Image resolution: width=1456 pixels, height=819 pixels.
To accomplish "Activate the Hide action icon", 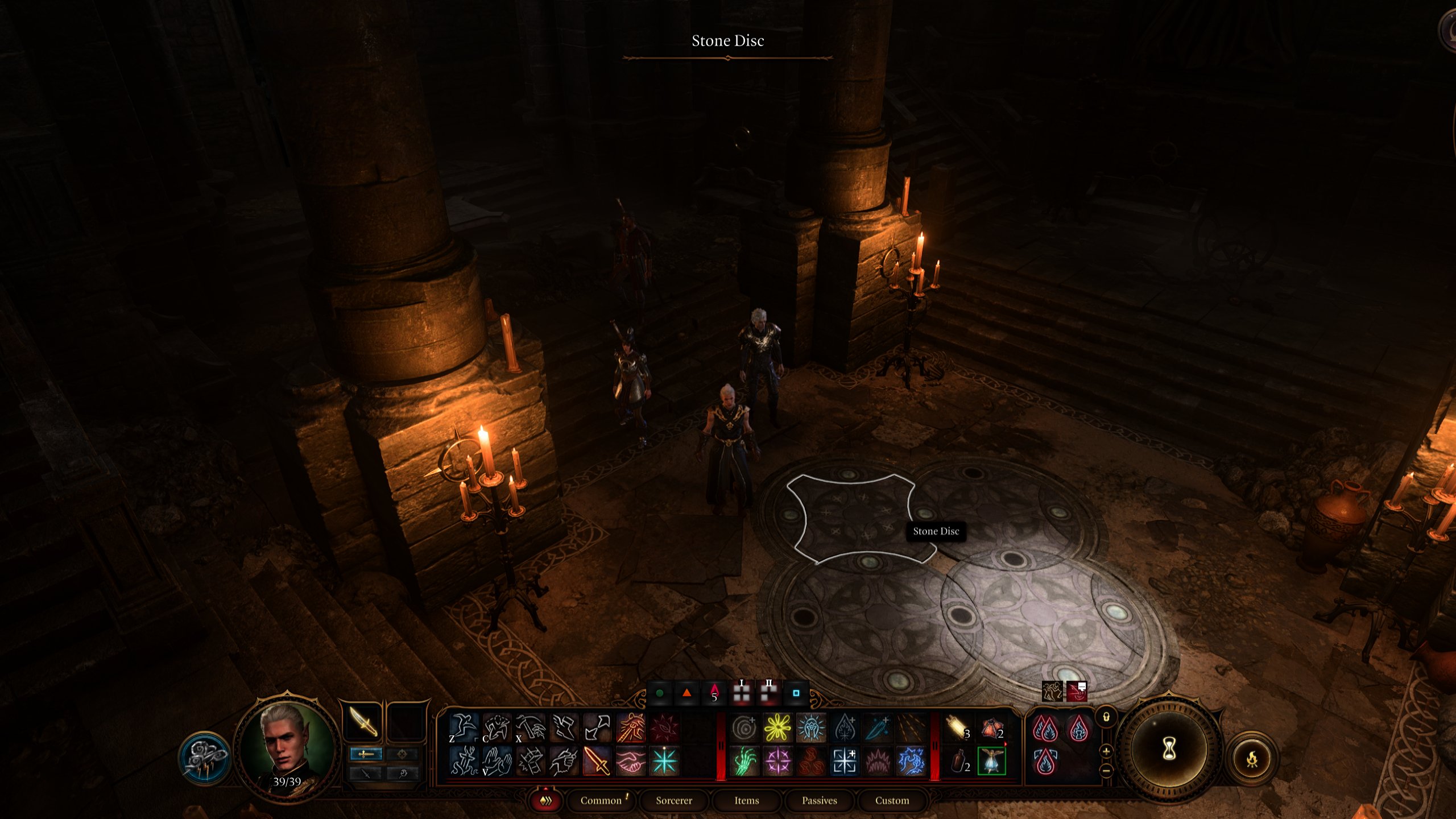I will click(496, 728).
